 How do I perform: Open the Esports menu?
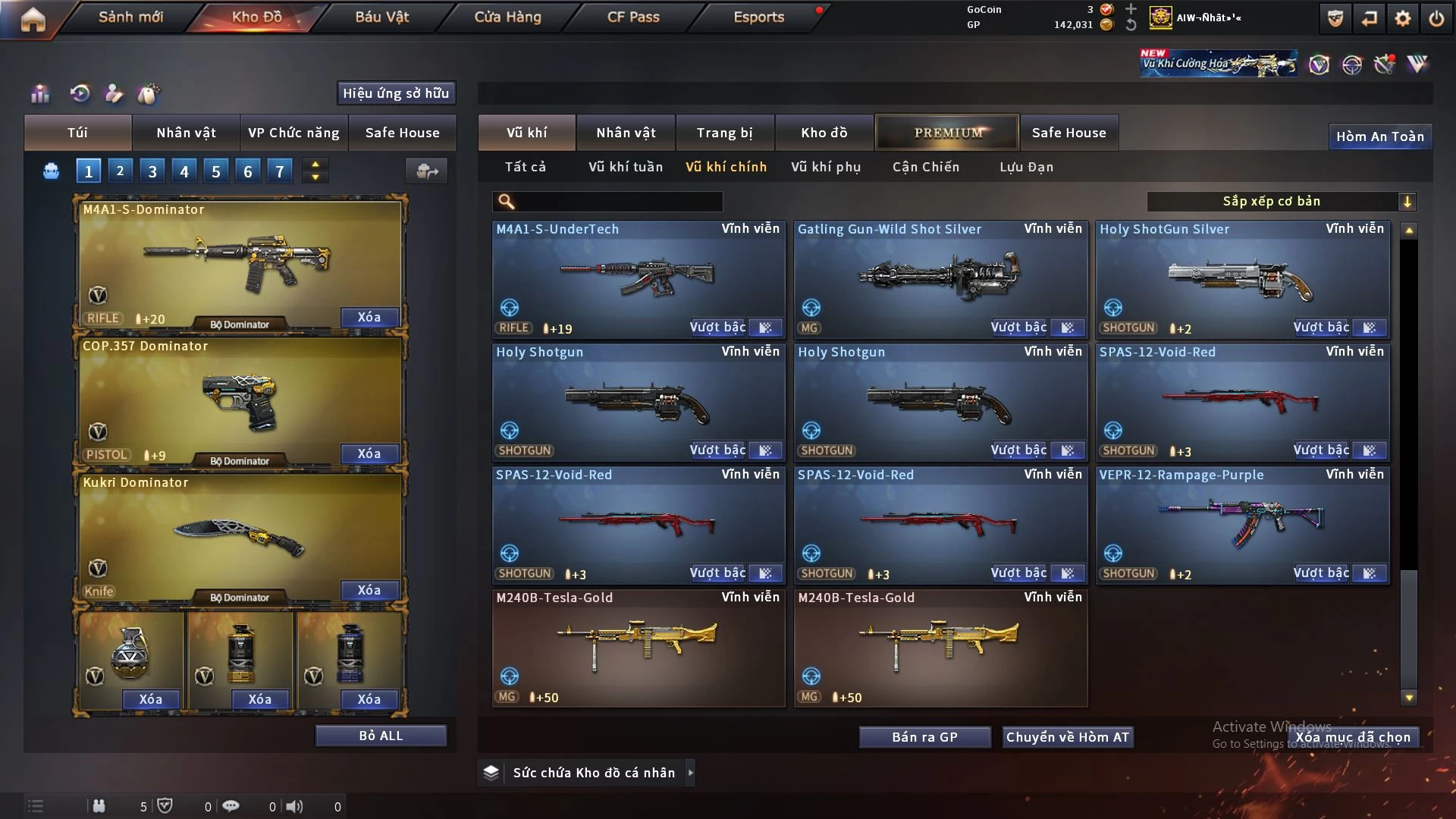tap(758, 17)
